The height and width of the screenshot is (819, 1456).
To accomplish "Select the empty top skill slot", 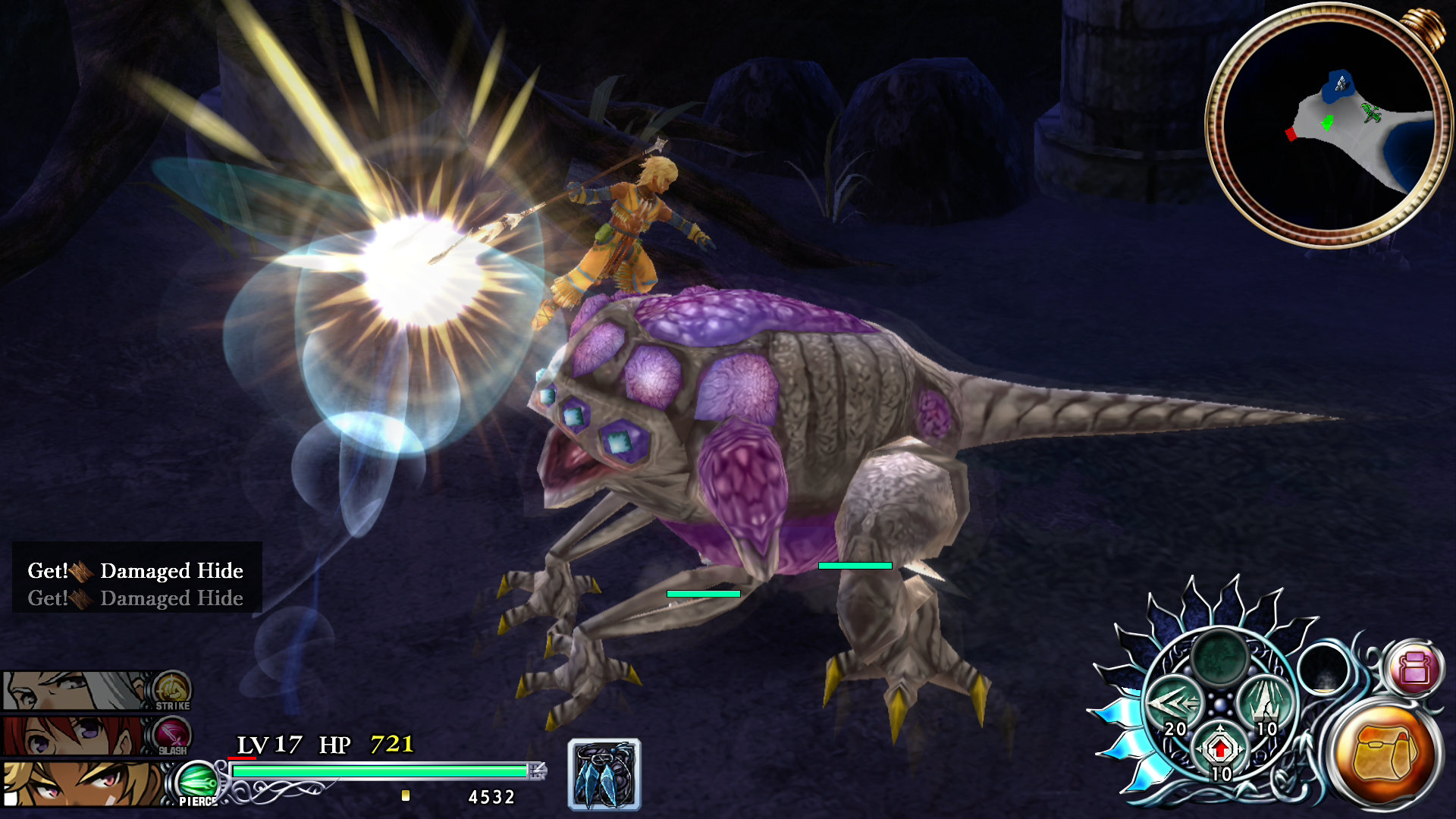I will (x=1219, y=655).
